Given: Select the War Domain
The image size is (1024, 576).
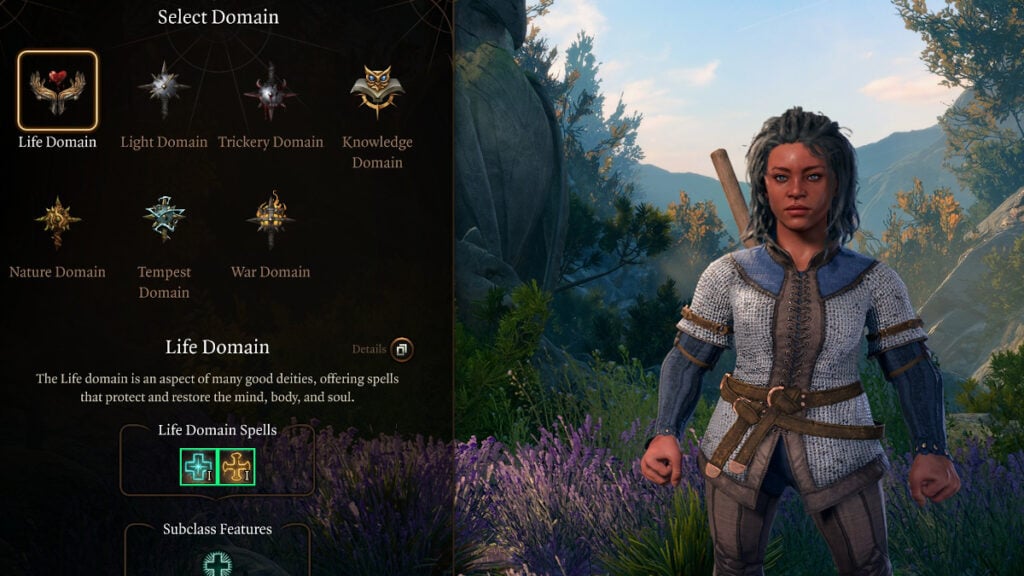Looking at the screenshot, I should tap(270, 220).
